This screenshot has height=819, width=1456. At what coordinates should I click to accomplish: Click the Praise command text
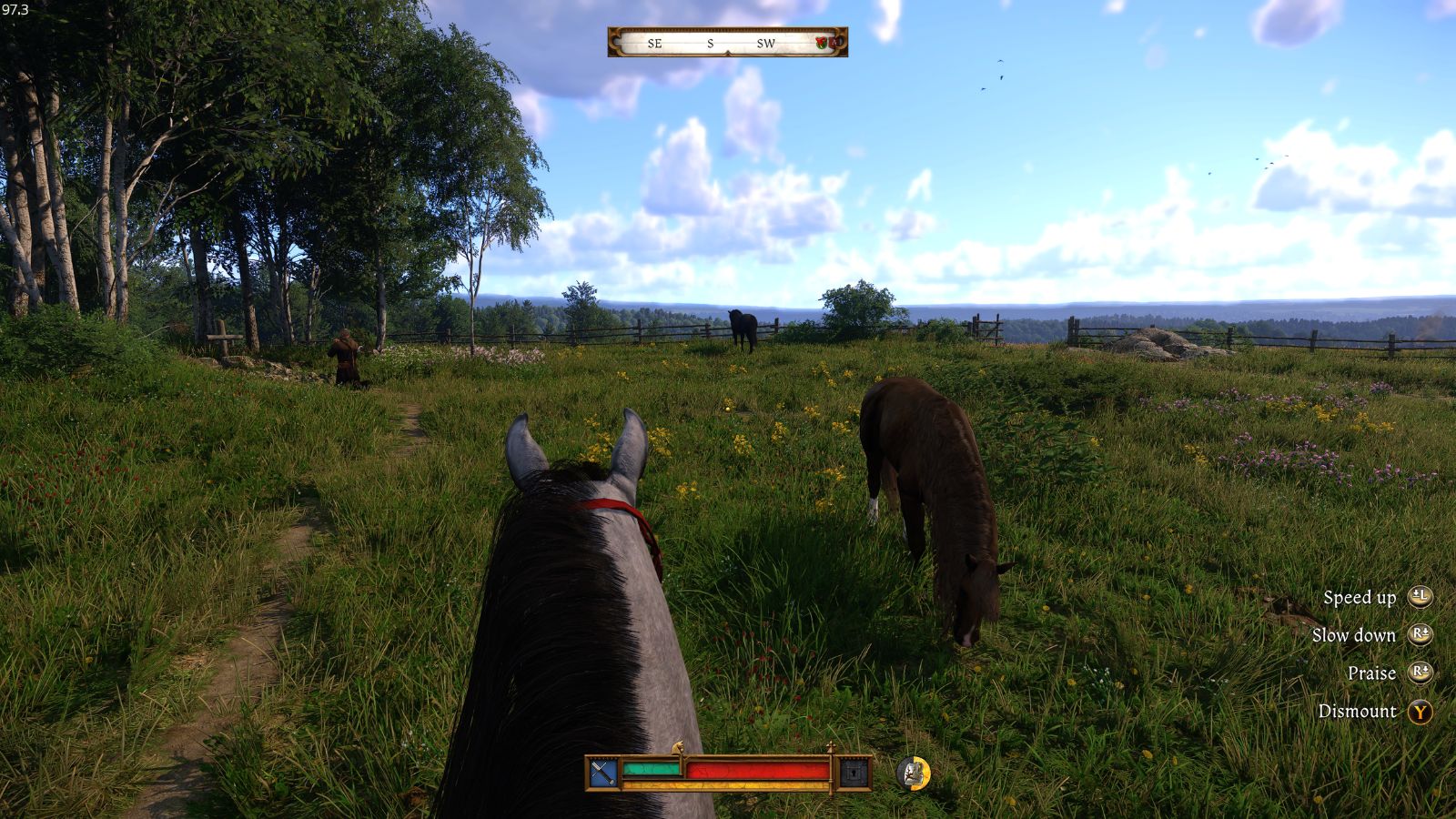[1374, 672]
